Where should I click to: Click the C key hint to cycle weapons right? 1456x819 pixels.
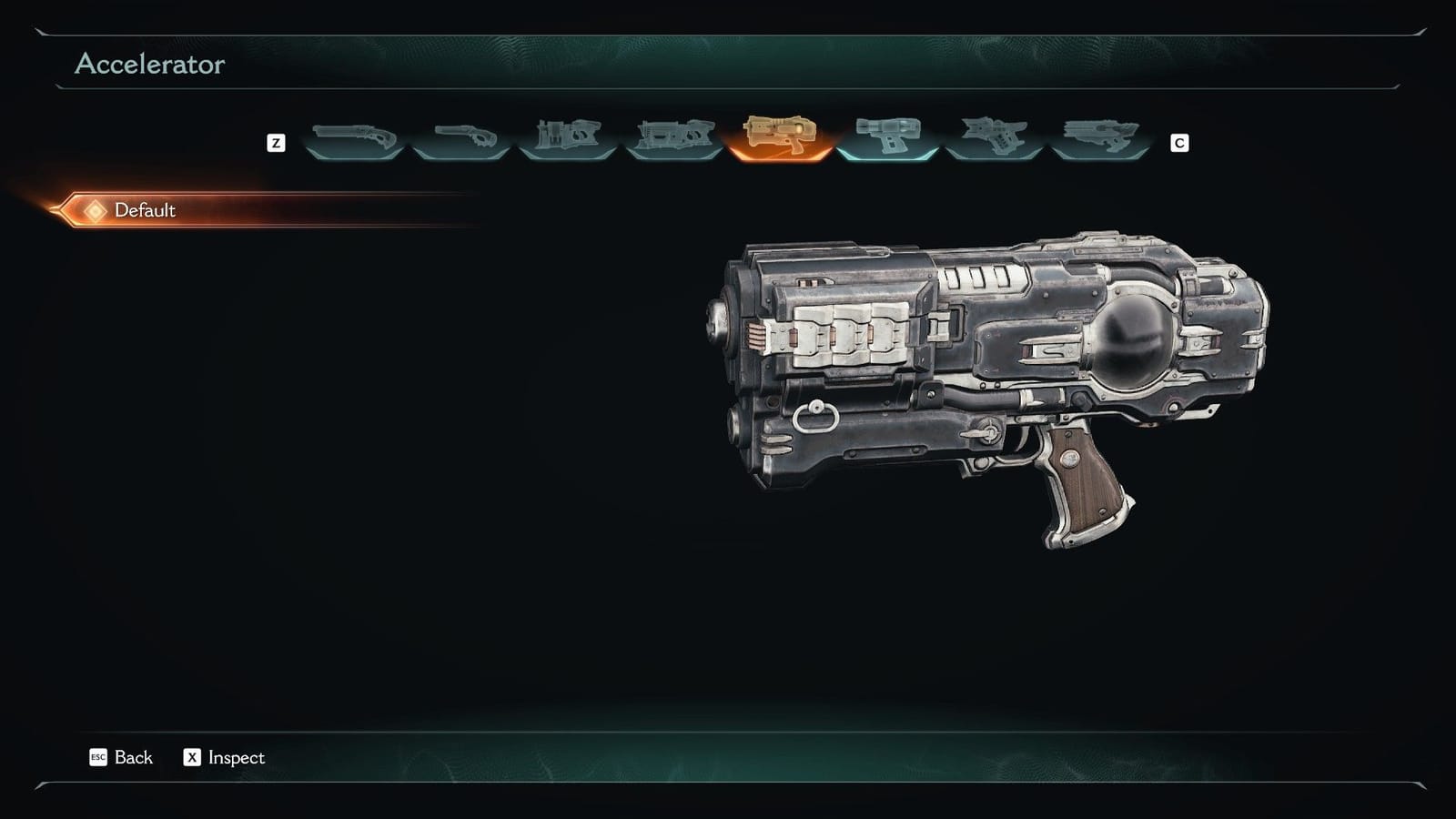click(x=1178, y=142)
